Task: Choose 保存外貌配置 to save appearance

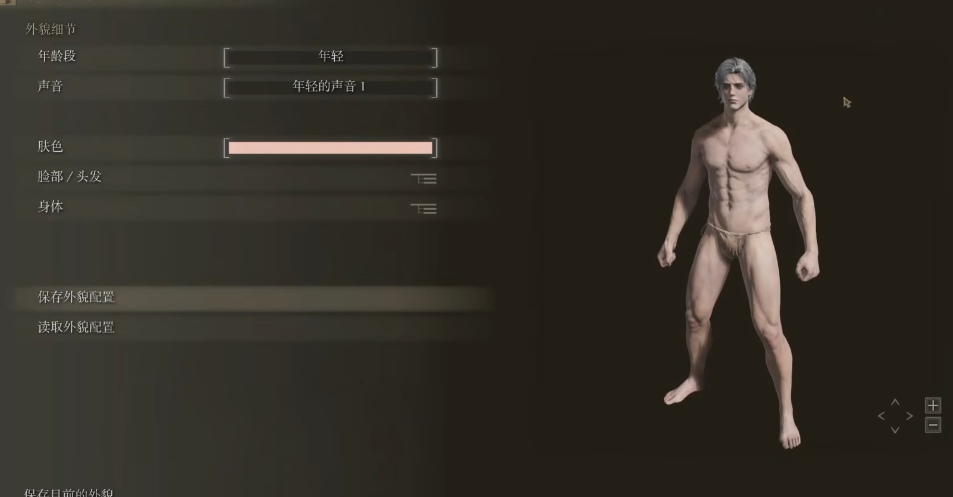Action: (x=76, y=297)
